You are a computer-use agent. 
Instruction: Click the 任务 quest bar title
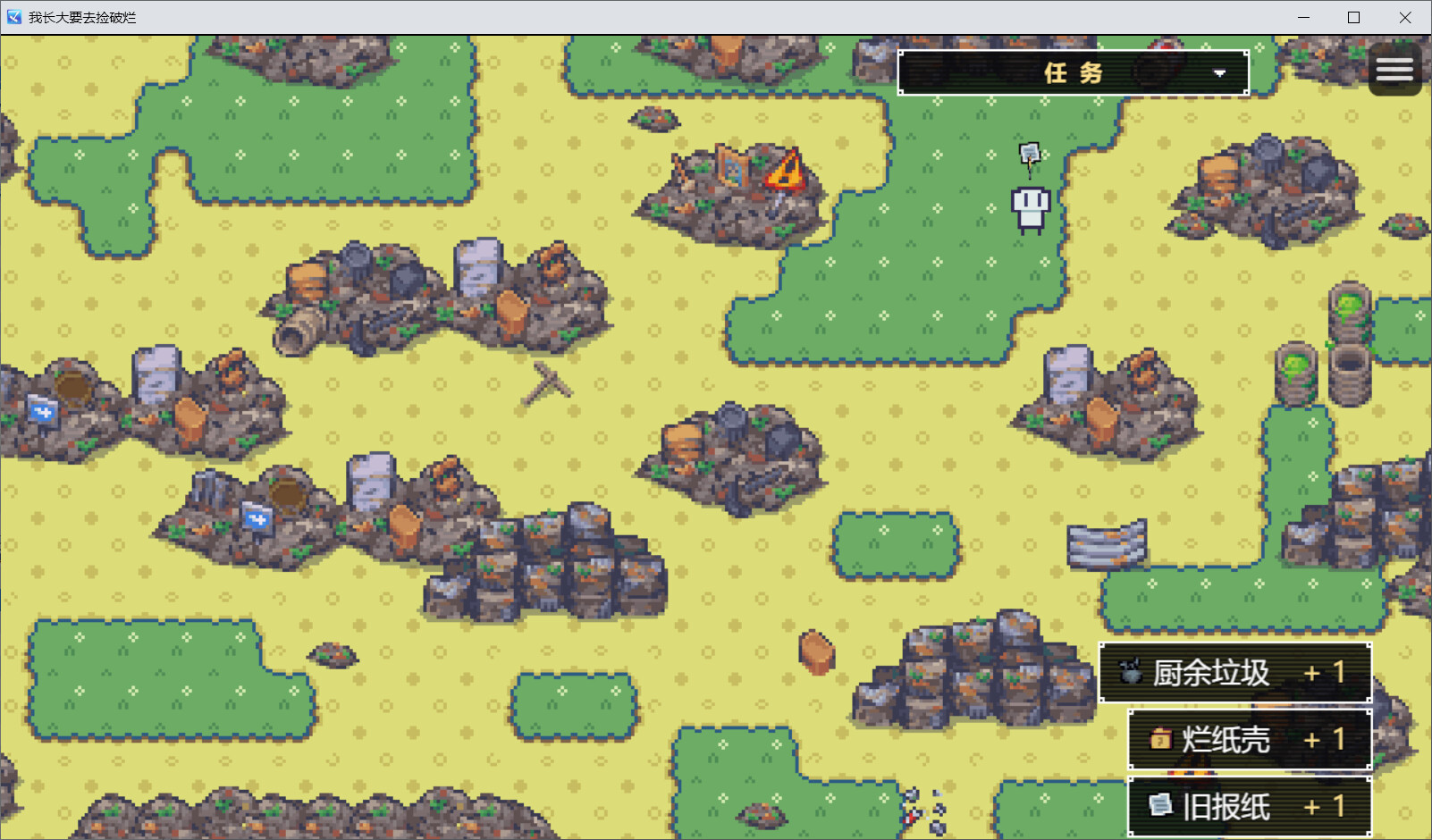(1072, 72)
